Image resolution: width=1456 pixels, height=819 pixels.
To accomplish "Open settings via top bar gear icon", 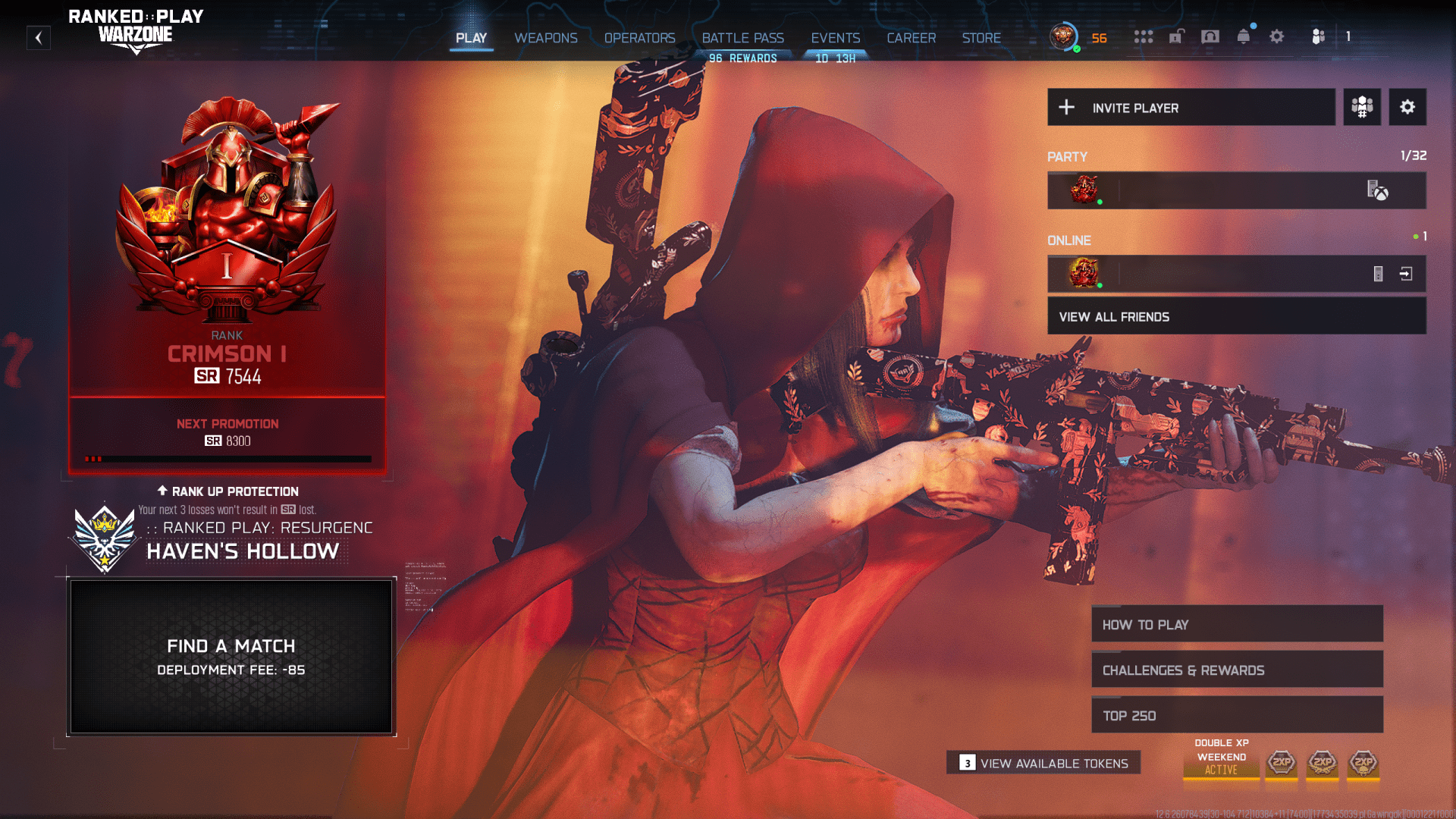I will pyautogui.click(x=1276, y=36).
